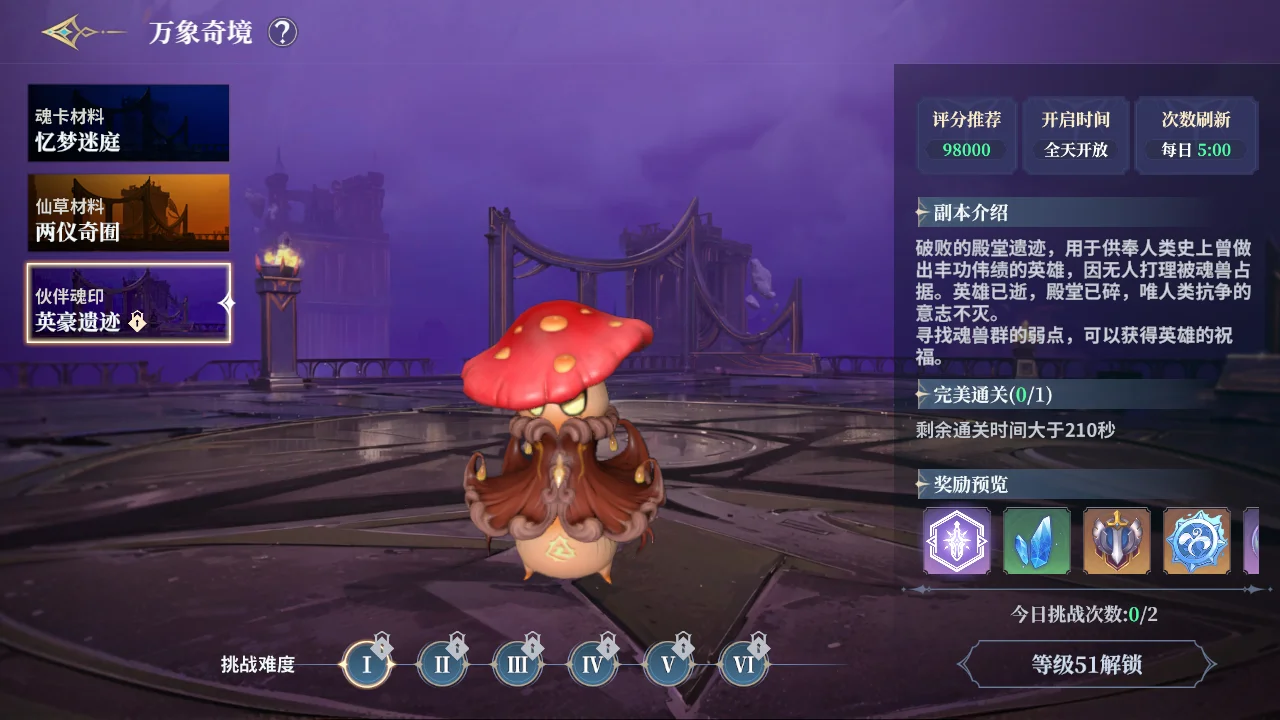Select challenge difficulty I

tap(366, 664)
